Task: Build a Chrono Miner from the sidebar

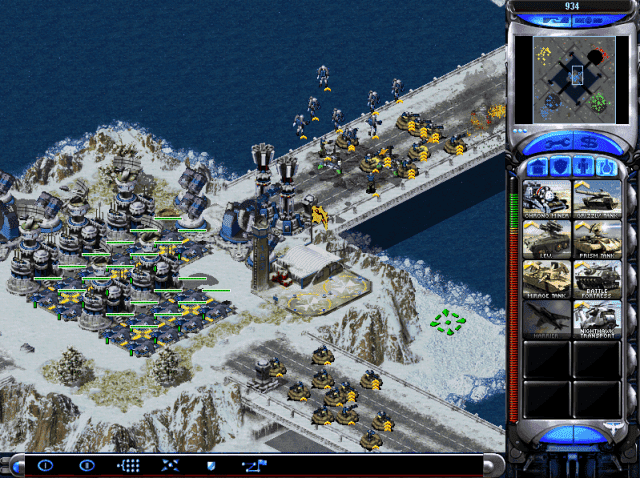Action: coord(546,197)
